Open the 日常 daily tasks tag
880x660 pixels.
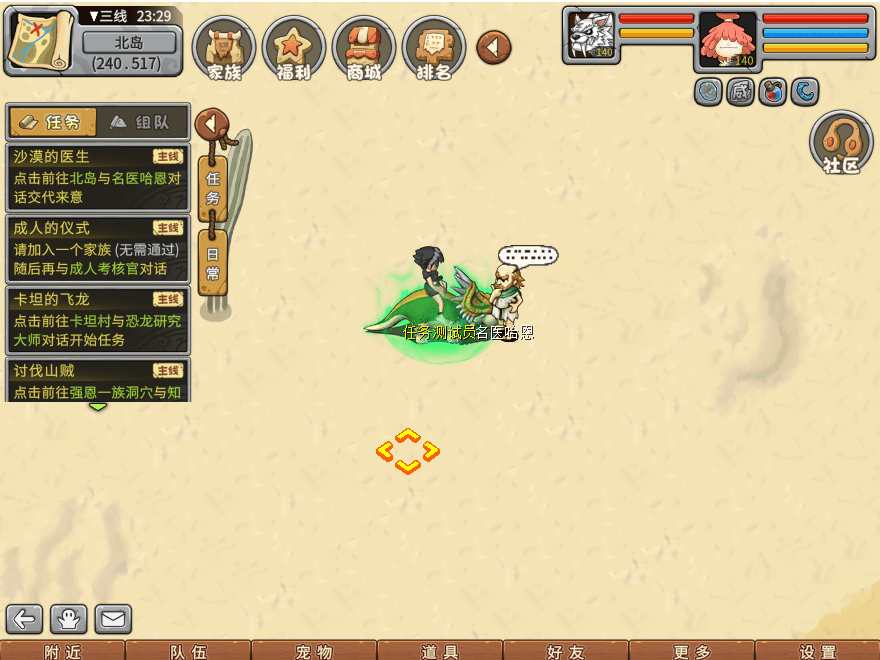pos(213,262)
